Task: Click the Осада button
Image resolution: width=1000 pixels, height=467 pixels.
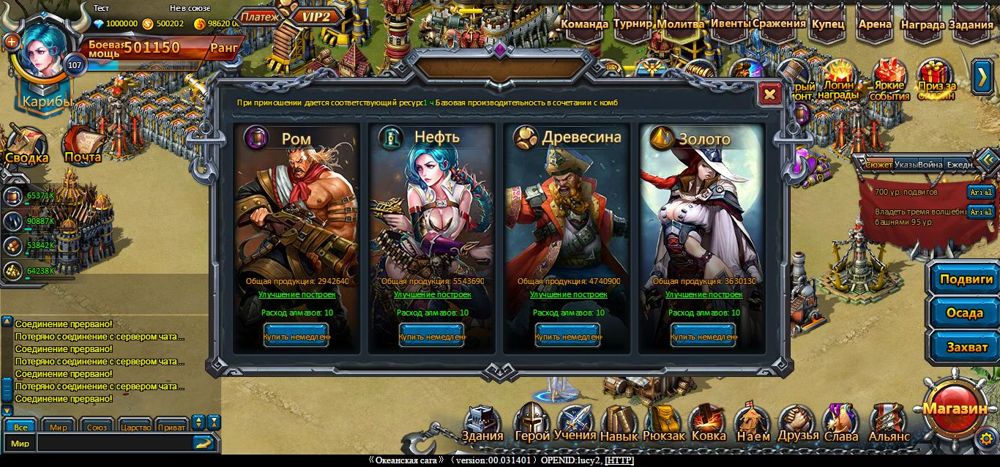Action: tap(963, 312)
